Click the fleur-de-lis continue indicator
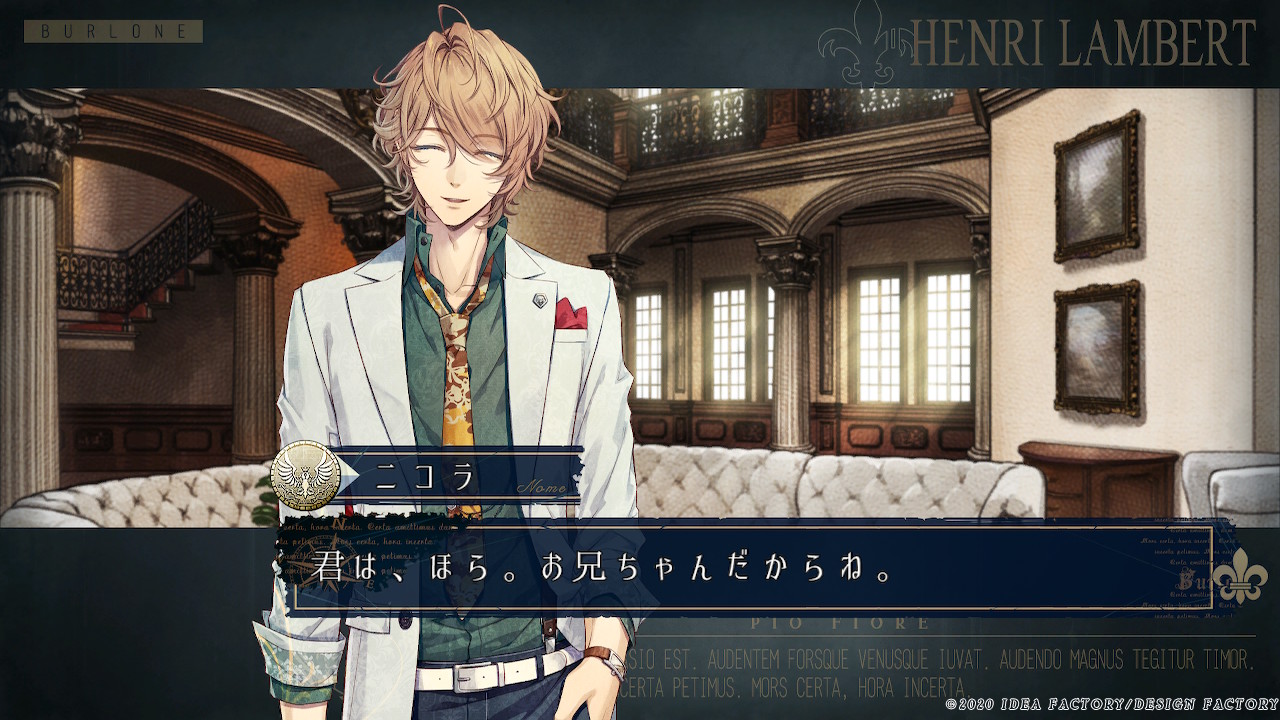Screen dimensions: 1280x720 point(1239,575)
